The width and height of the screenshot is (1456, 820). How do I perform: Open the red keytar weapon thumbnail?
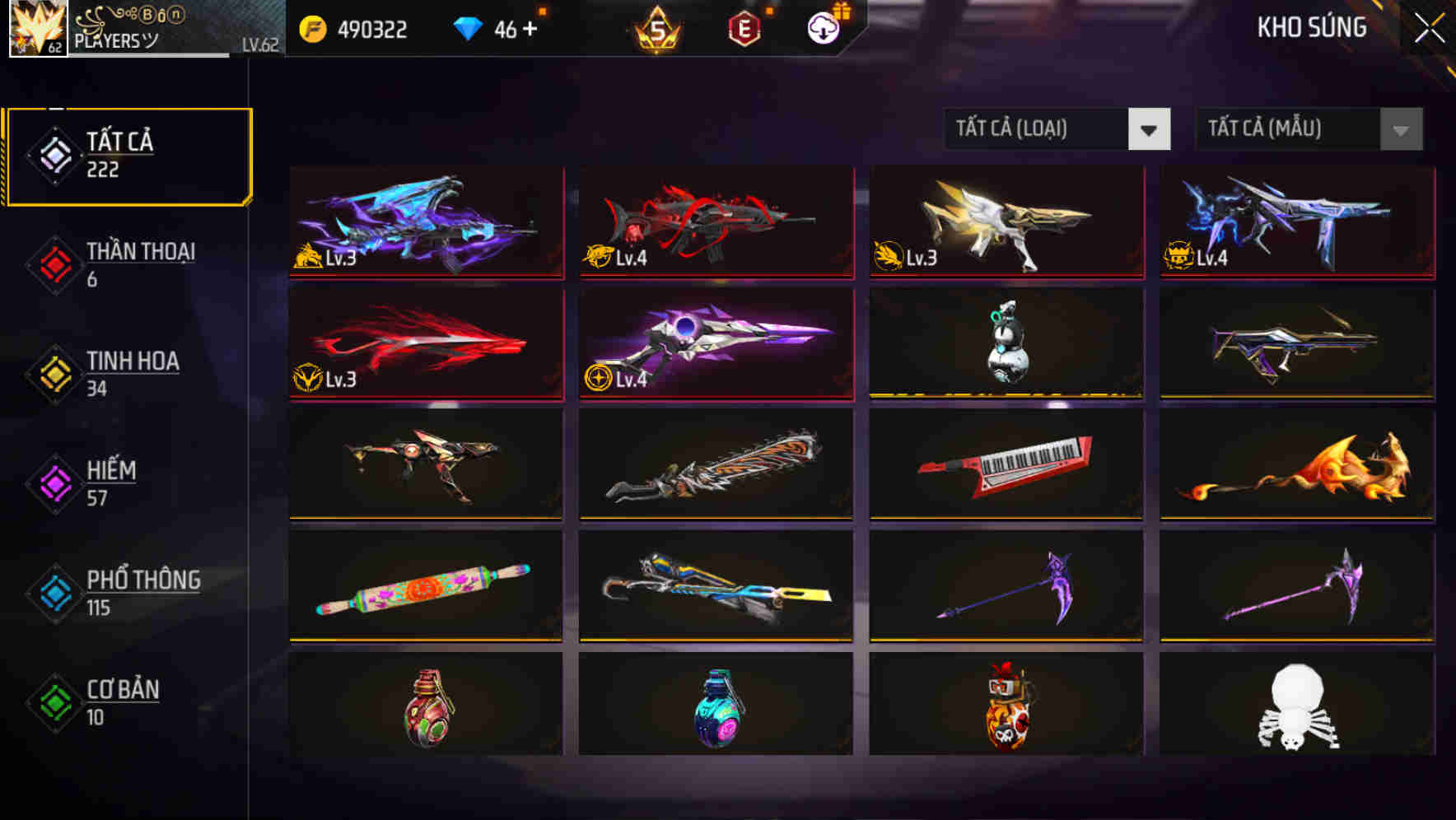(x=1006, y=466)
